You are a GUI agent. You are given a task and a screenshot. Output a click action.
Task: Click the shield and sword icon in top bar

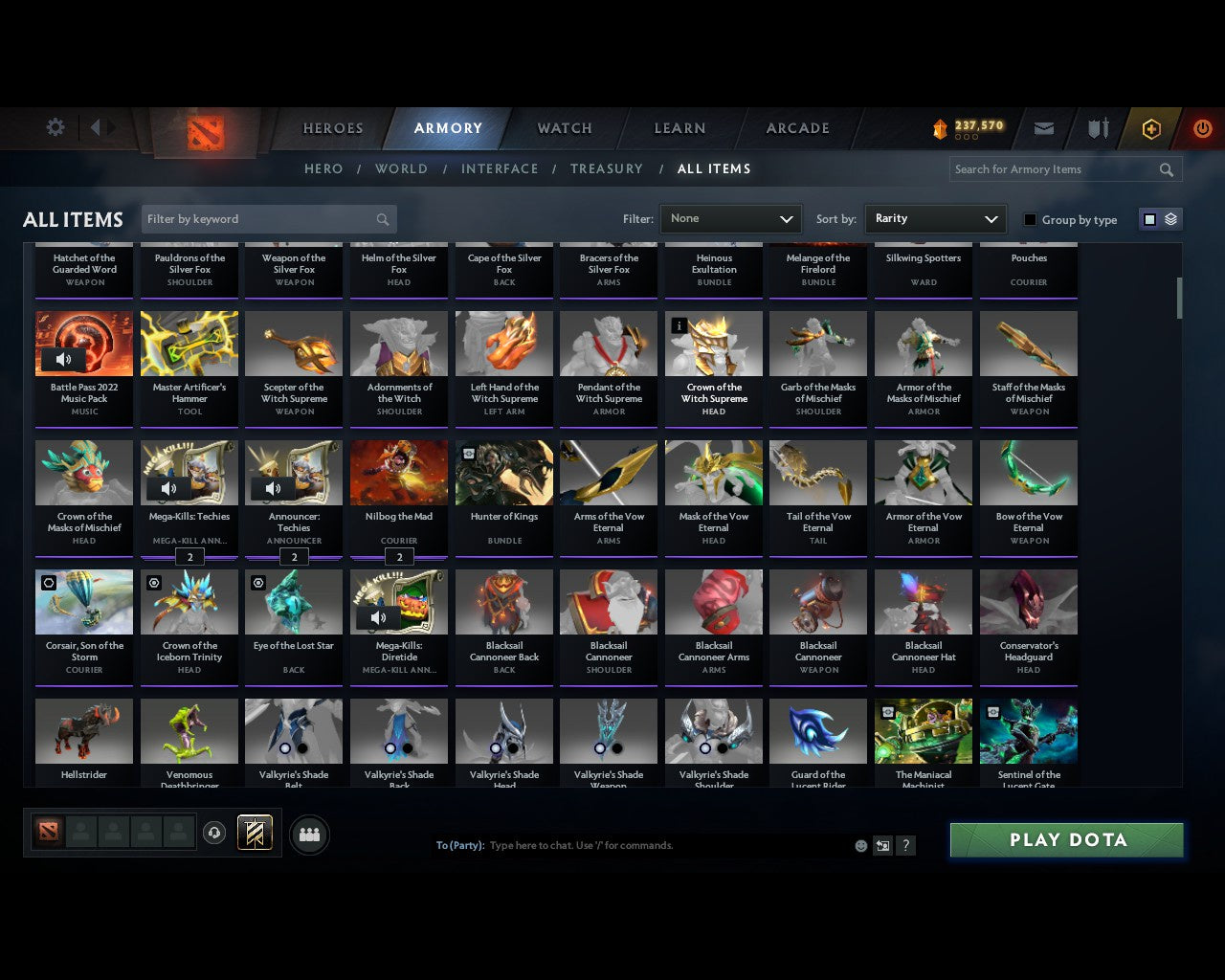pyautogui.click(x=1097, y=127)
